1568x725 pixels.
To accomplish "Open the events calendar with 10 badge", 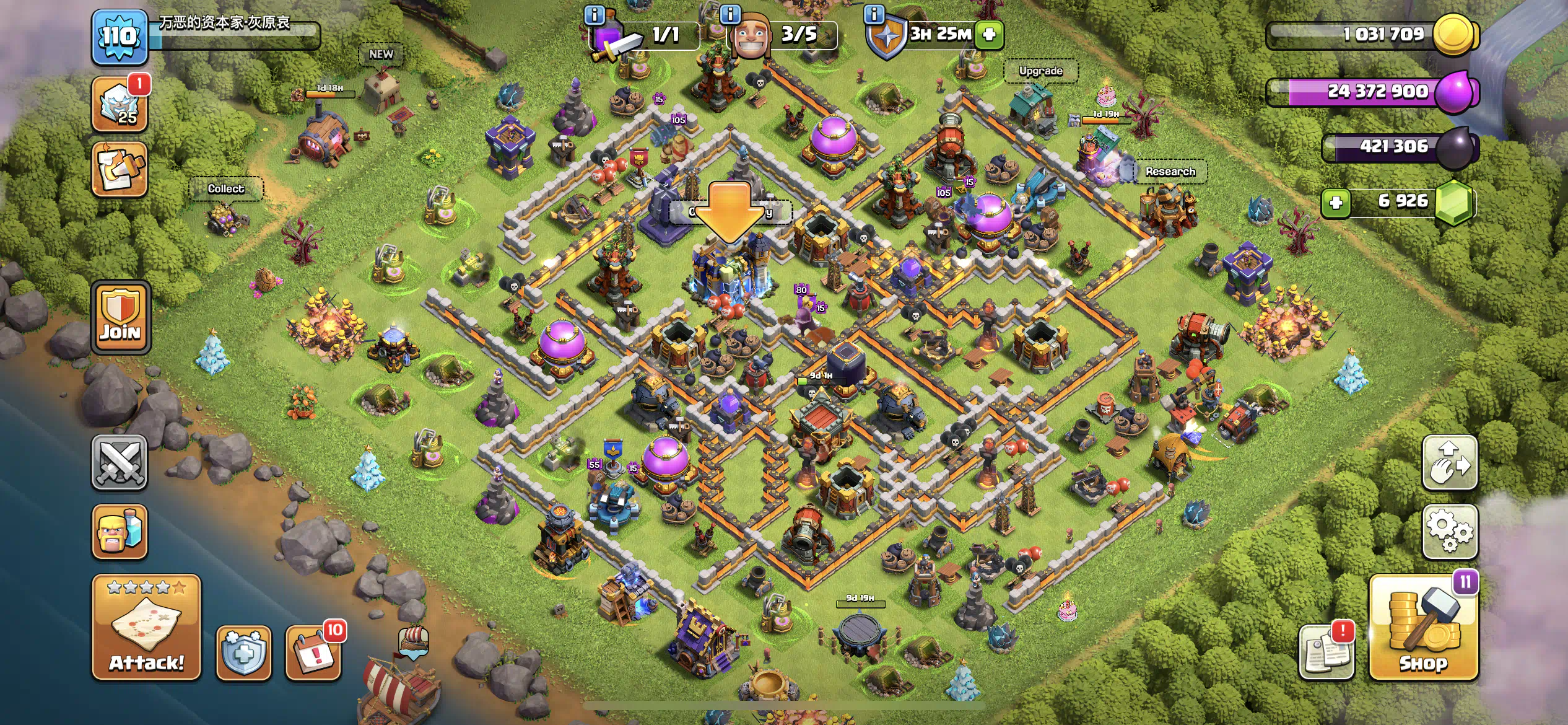I will click(313, 654).
